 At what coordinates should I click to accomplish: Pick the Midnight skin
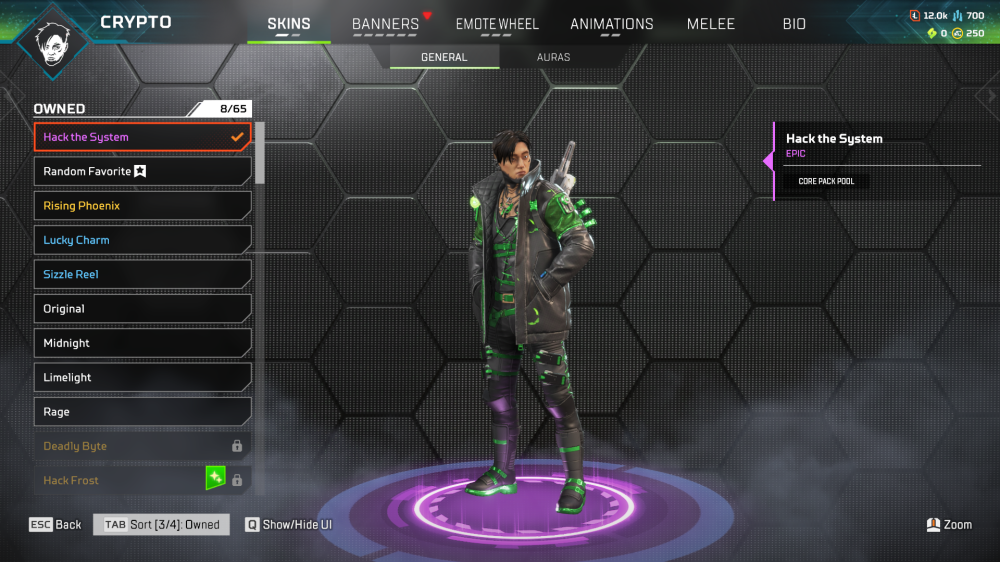[x=142, y=343]
